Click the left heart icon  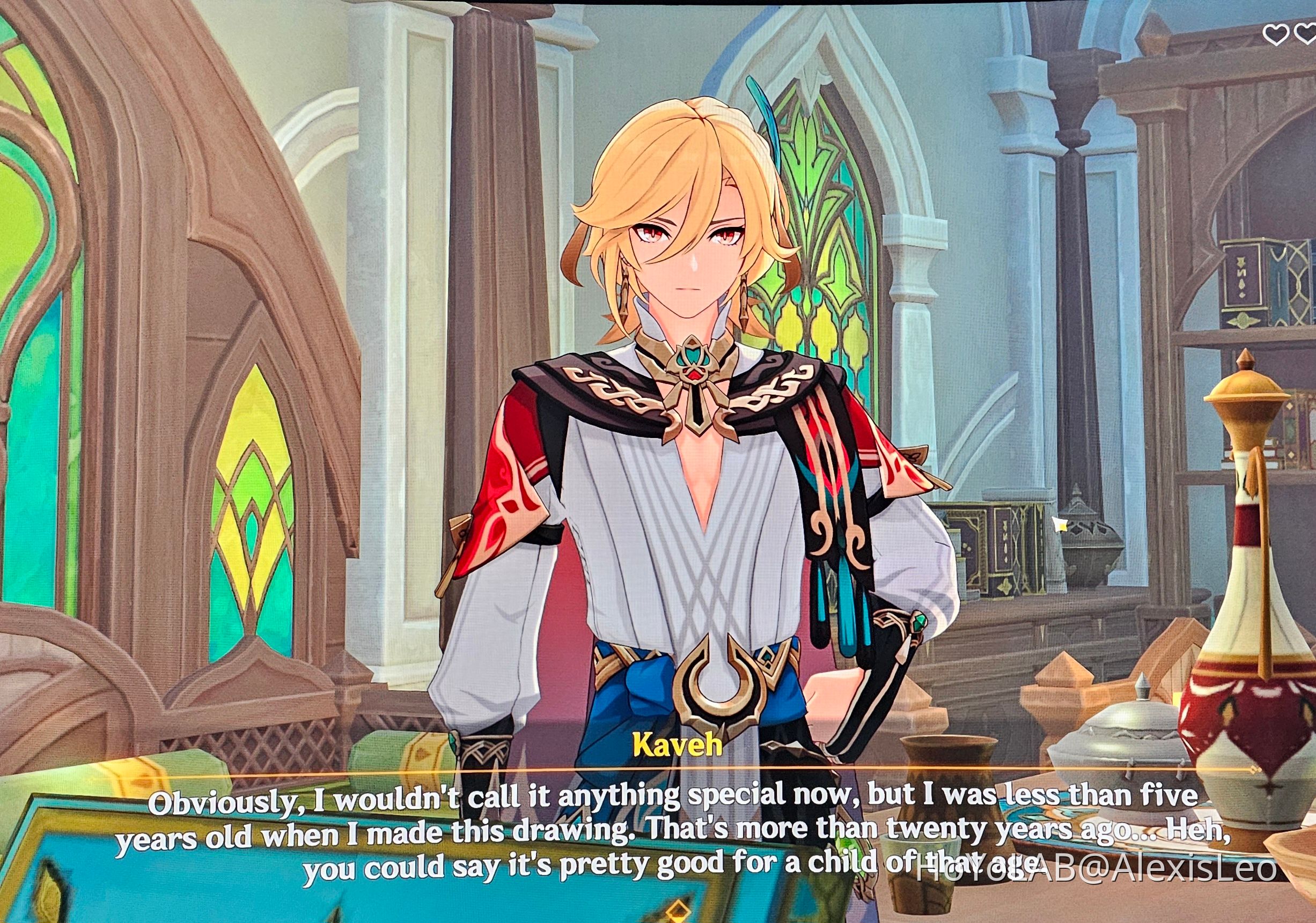[1277, 34]
